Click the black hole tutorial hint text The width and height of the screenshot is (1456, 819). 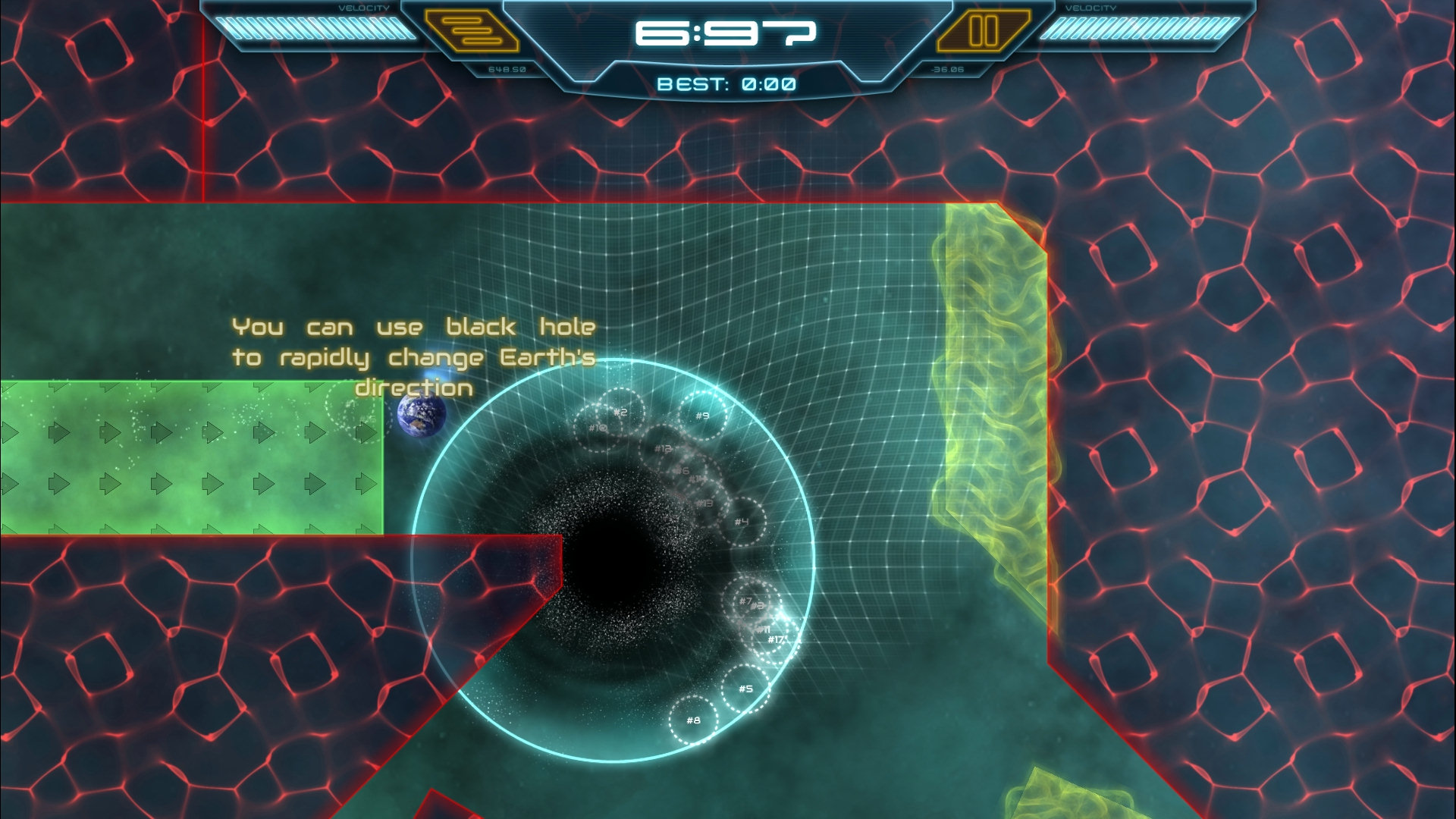(413, 356)
